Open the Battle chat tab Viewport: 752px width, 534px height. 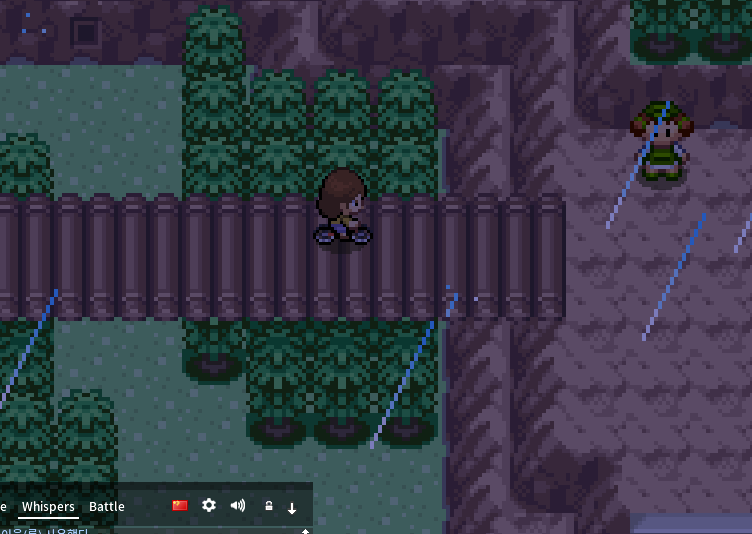(107, 506)
